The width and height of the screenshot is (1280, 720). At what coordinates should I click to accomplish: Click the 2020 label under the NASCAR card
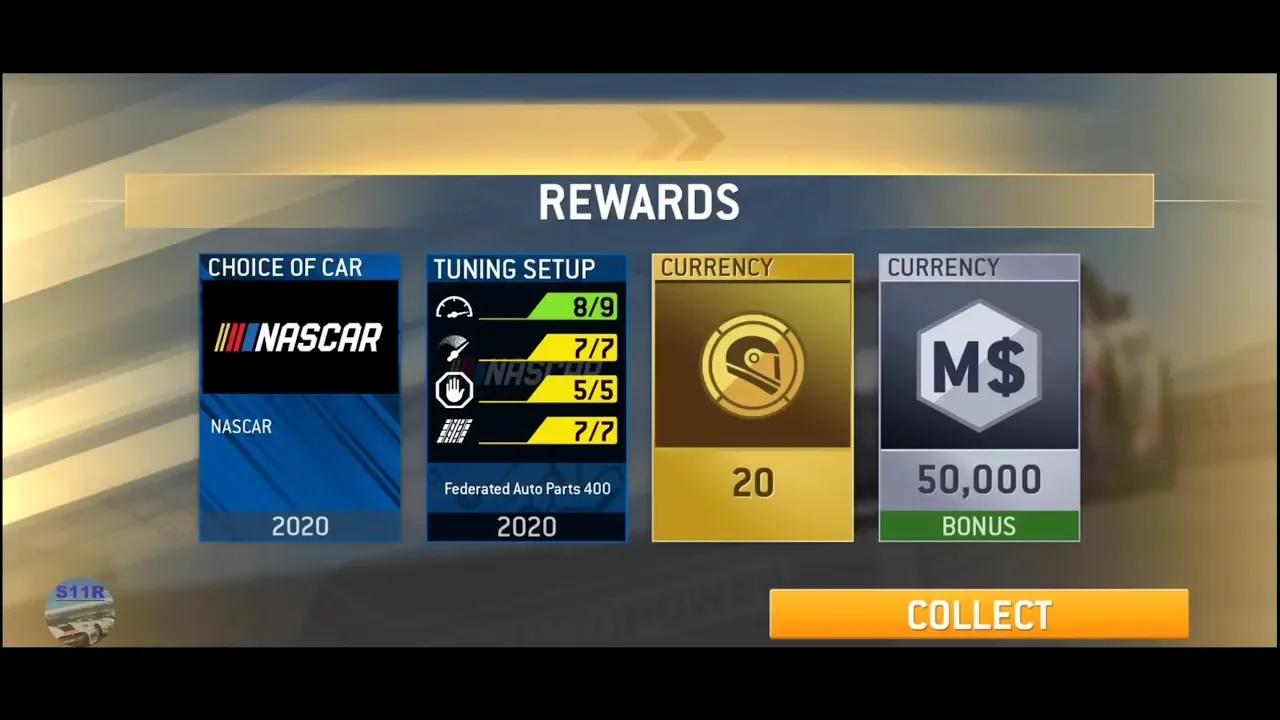click(299, 526)
